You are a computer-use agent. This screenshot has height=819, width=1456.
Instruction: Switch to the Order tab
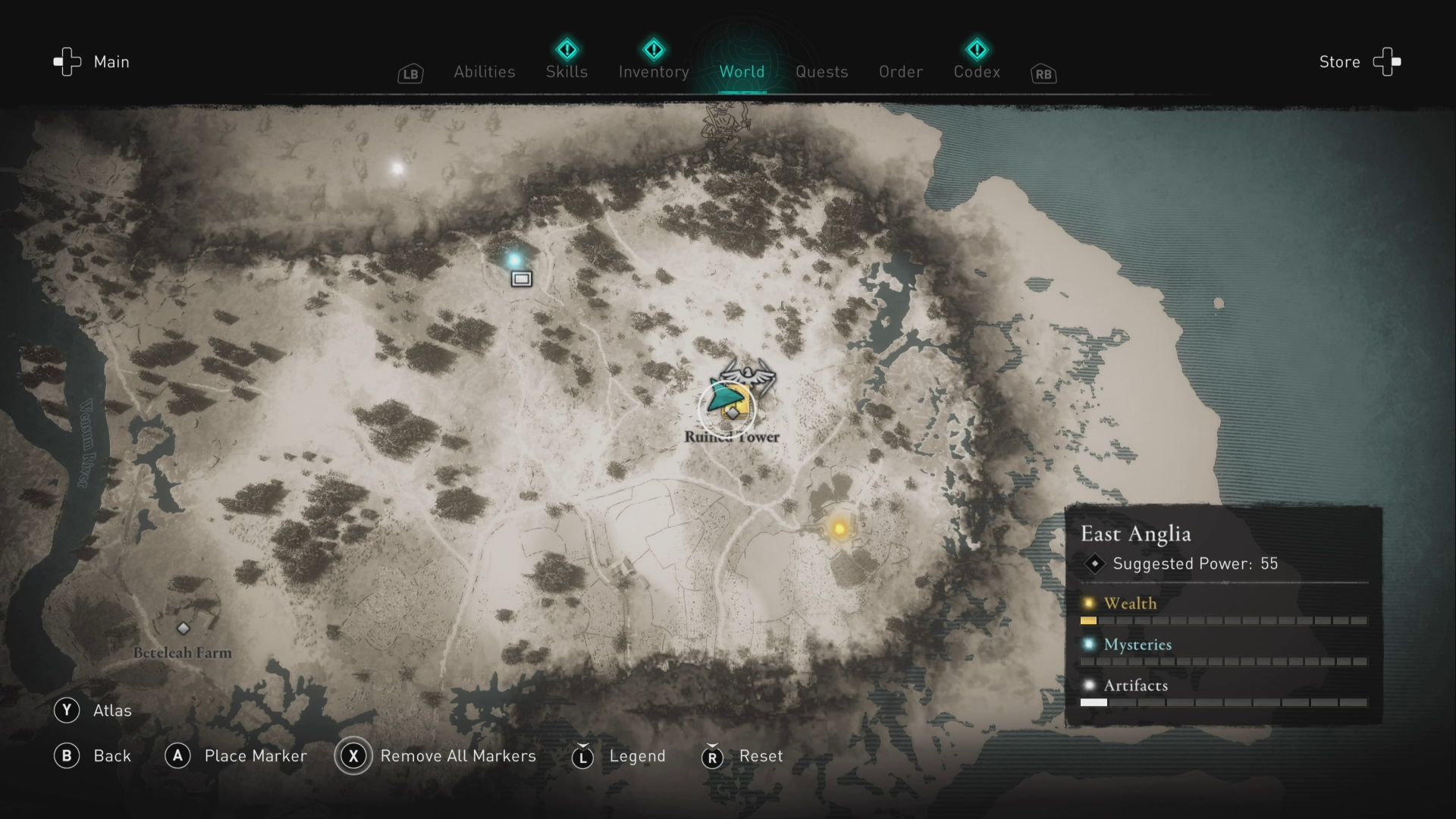point(900,72)
